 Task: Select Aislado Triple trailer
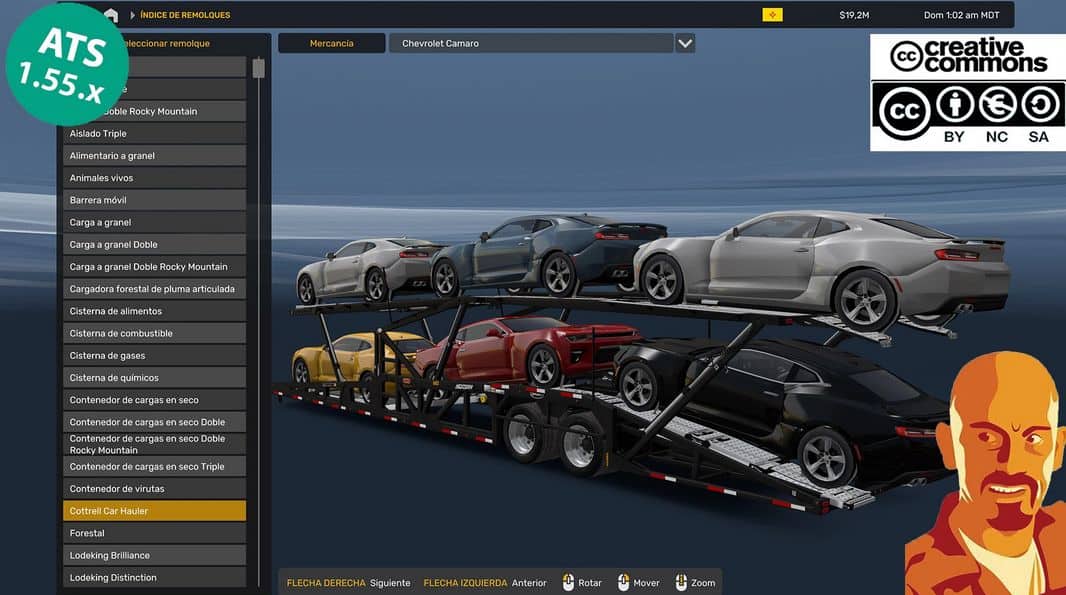(154, 133)
